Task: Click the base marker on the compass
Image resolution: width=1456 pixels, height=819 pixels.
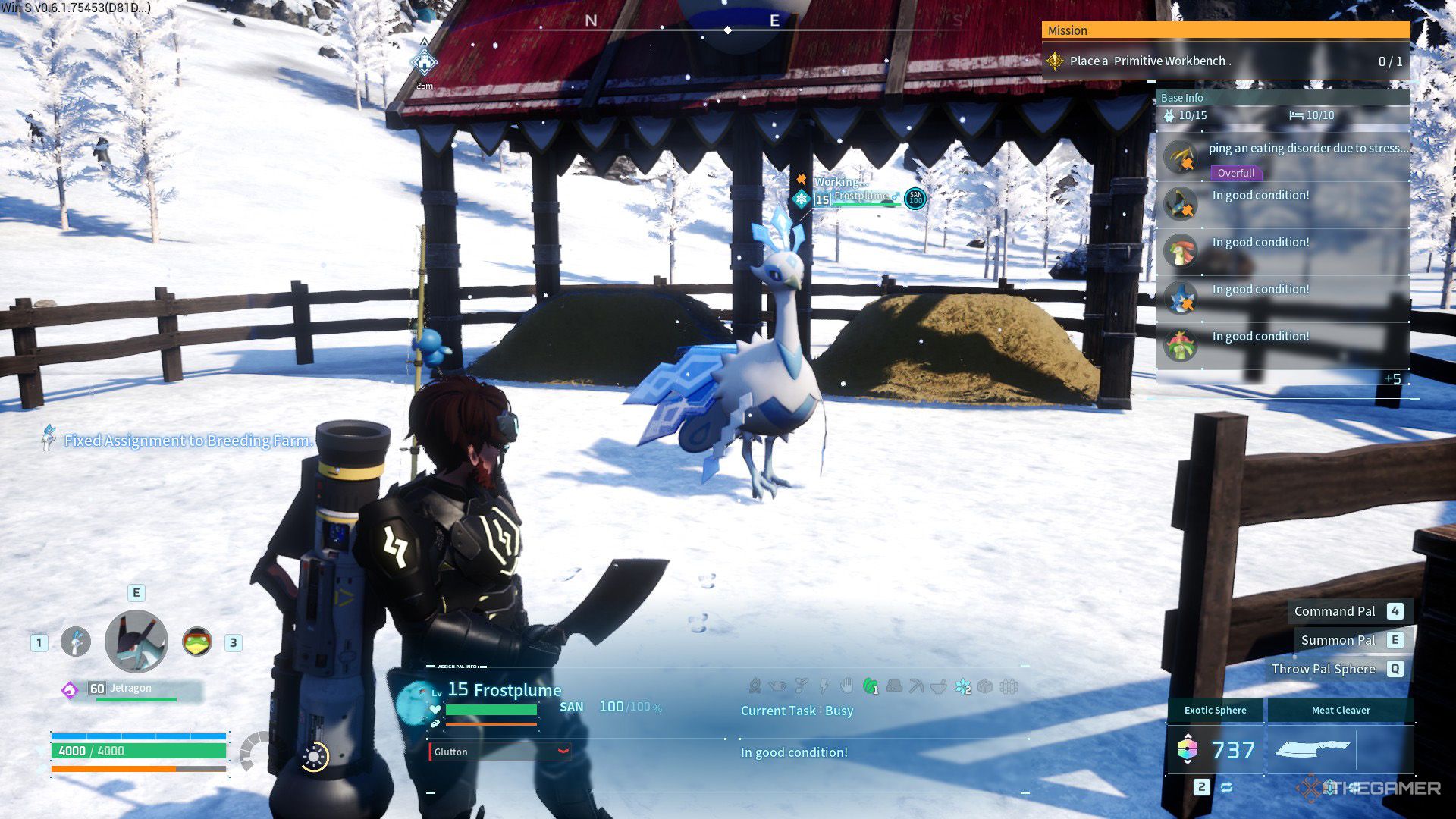Action: [x=424, y=62]
